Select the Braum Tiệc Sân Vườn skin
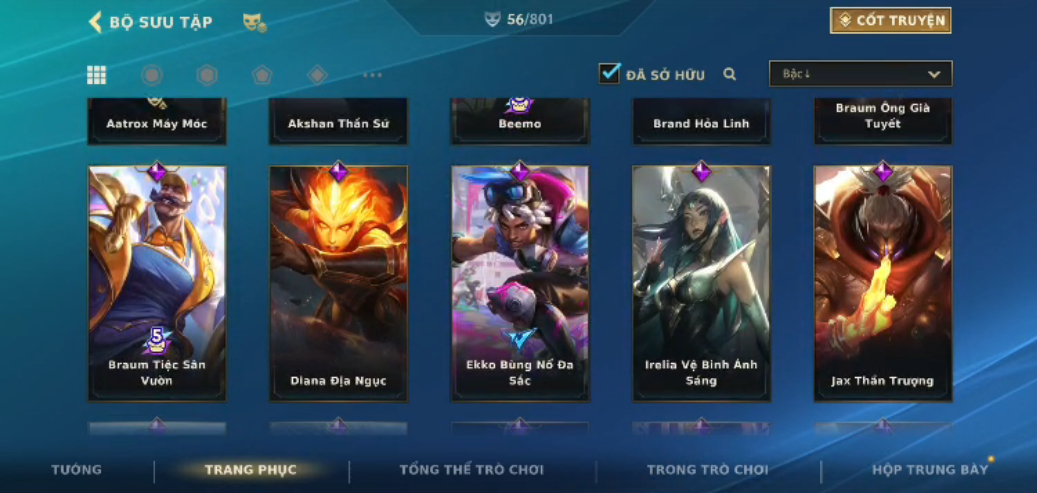 (157, 283)
